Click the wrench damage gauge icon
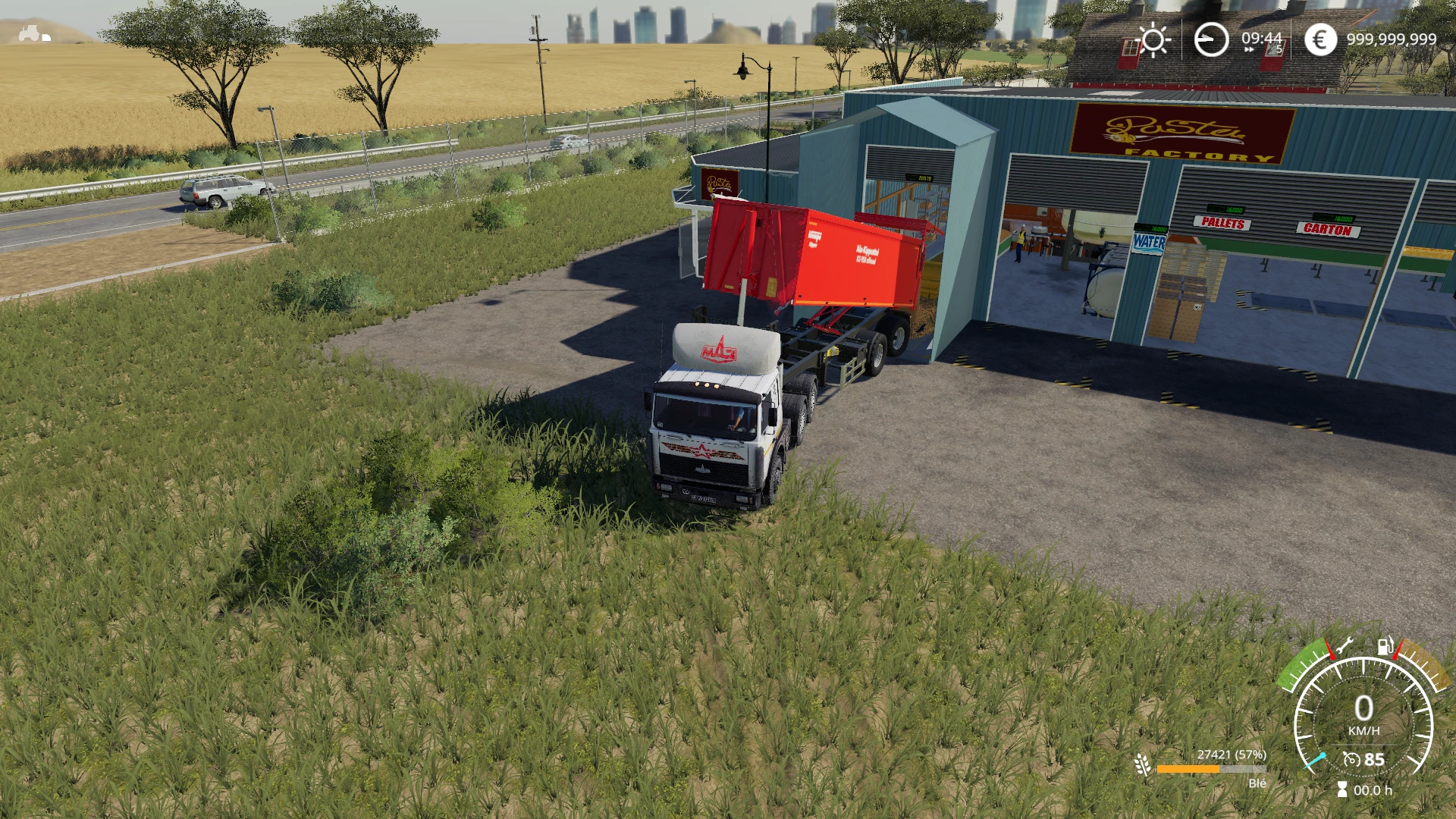The image size is (1456, 819). pyautogui.click(x=1345, y=647)
